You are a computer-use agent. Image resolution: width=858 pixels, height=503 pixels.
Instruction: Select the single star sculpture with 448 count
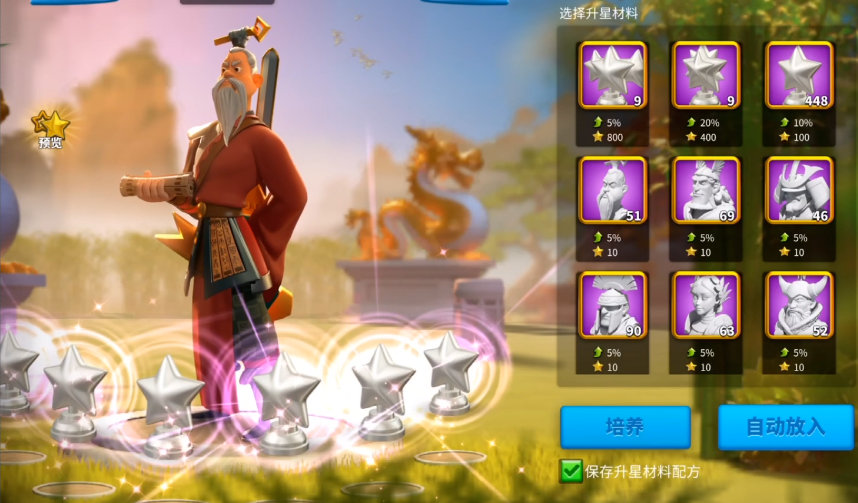[798, 75]
